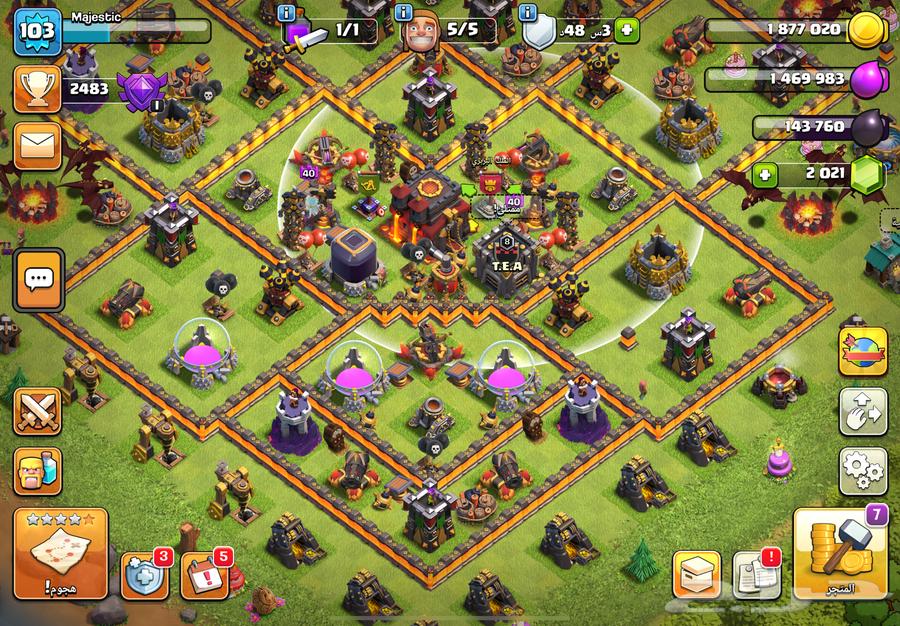This screenshot has width=900, height=626.
Task: Show info for the 5/5 builders
Action: tap(404, 13)
